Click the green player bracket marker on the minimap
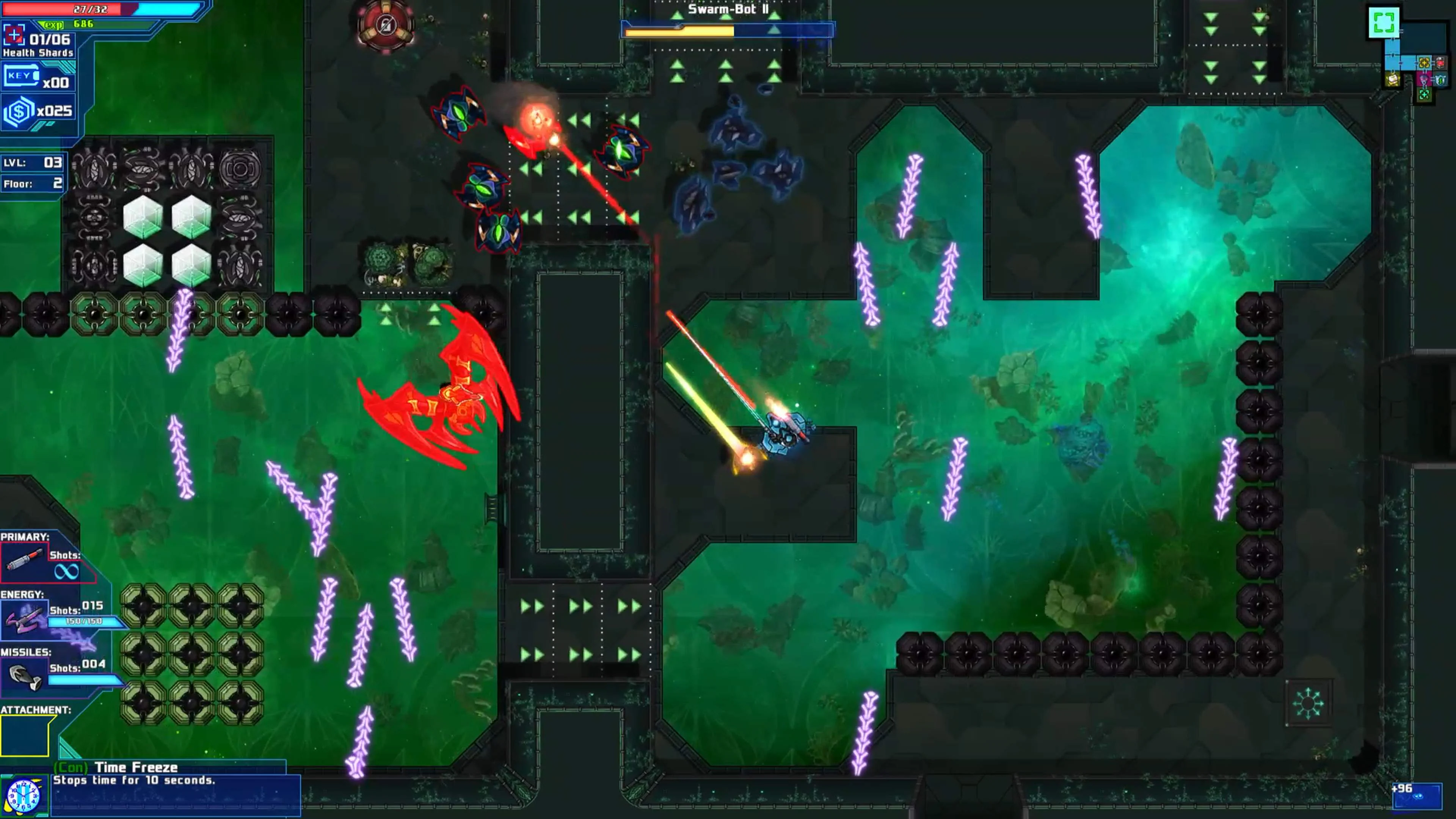1456x819 pixels. tap(1384, 23)
